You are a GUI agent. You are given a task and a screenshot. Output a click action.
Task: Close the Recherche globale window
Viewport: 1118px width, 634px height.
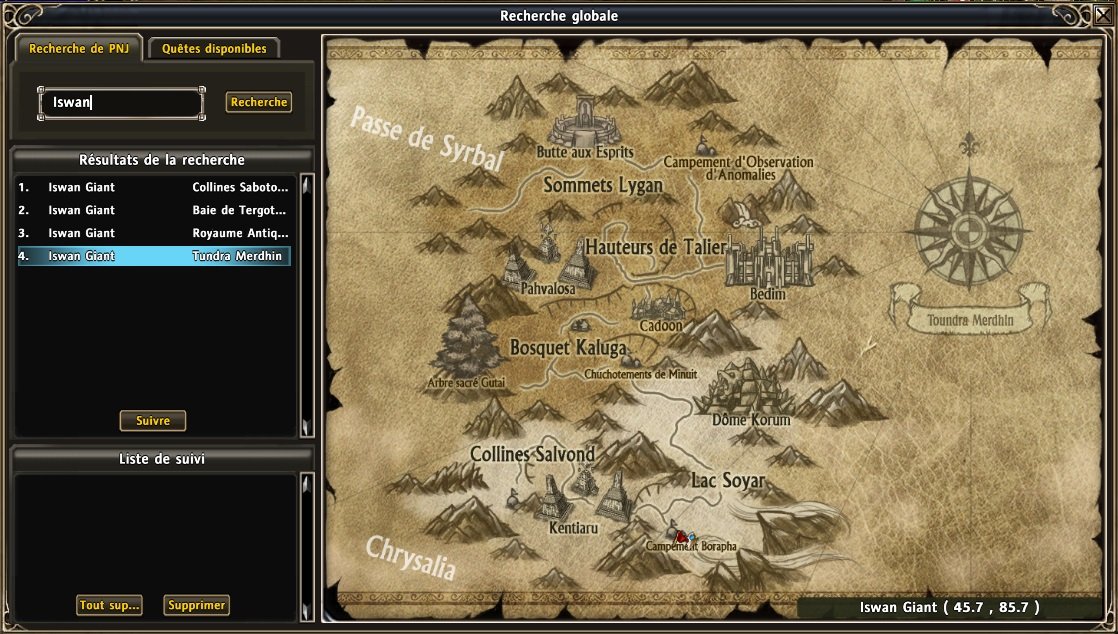coord(1105,15)
